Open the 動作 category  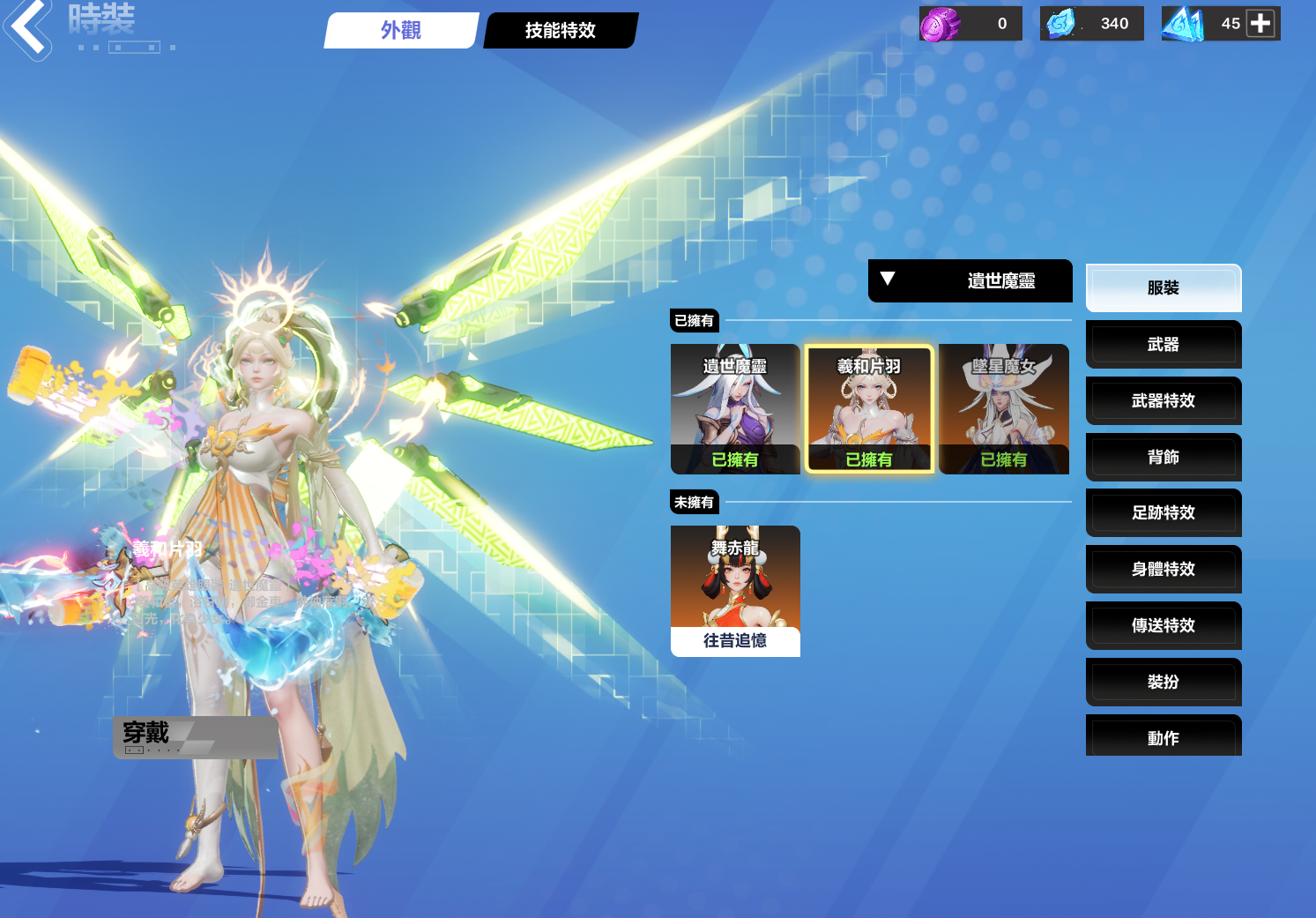[1164, 738]
